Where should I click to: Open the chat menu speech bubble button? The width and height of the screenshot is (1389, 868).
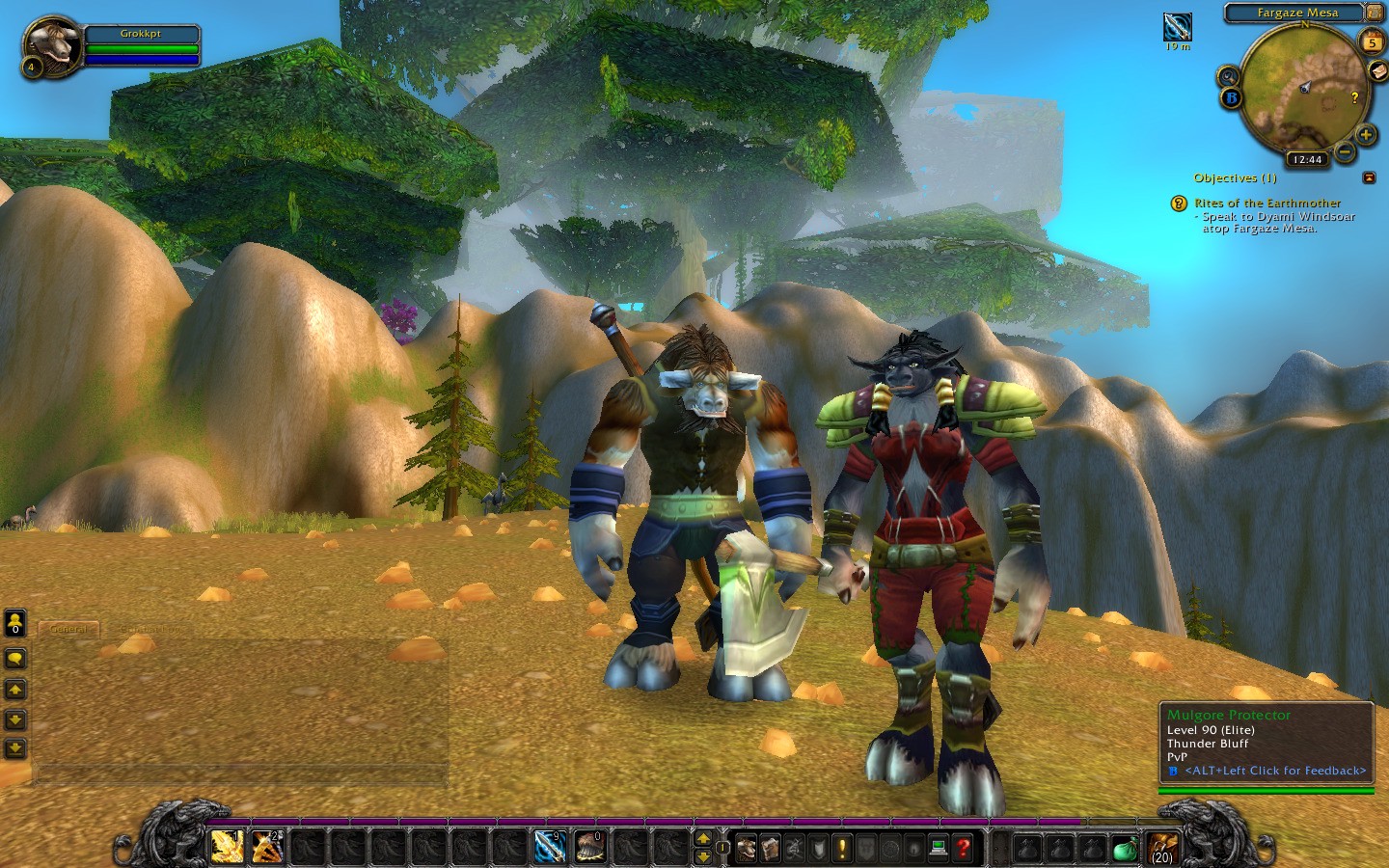coord(15,659)
